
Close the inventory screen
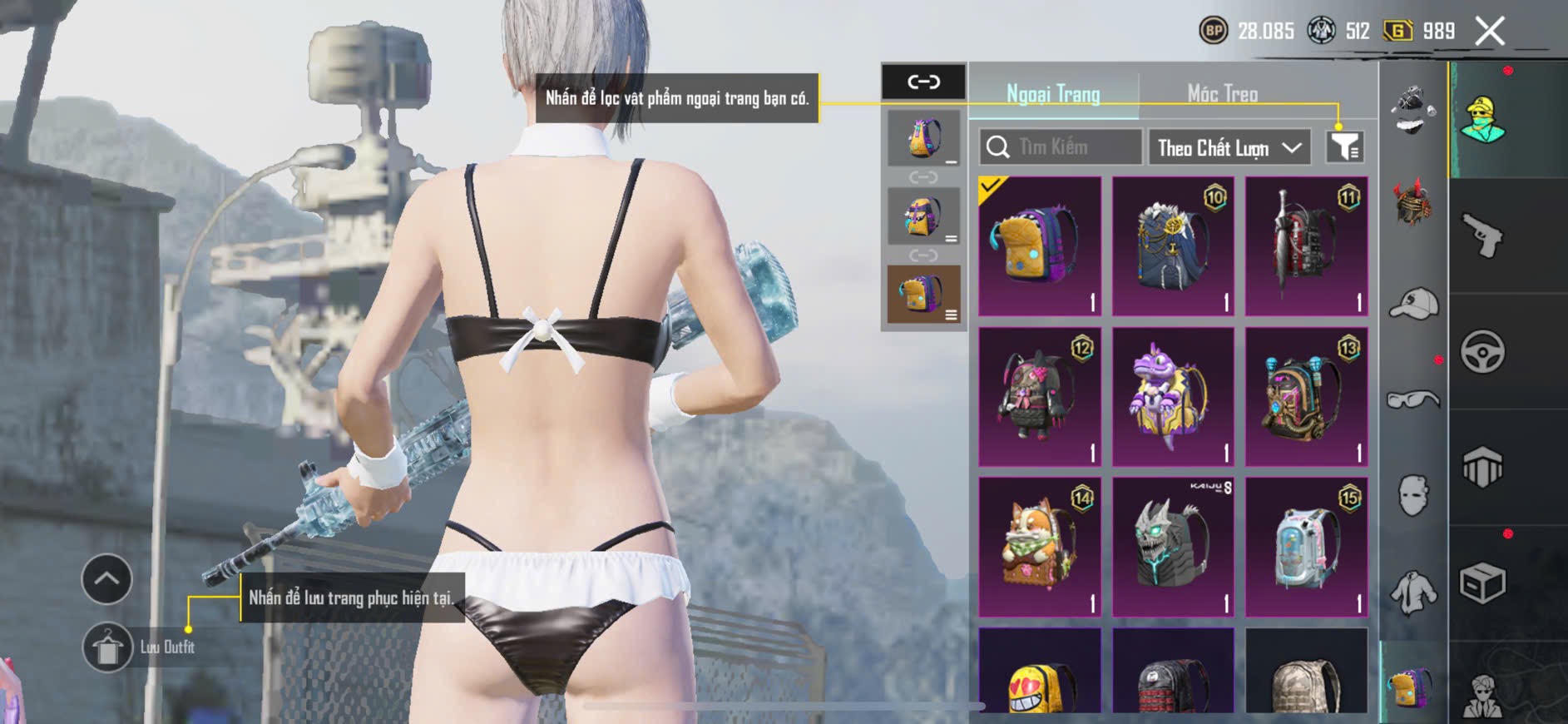1489,32
